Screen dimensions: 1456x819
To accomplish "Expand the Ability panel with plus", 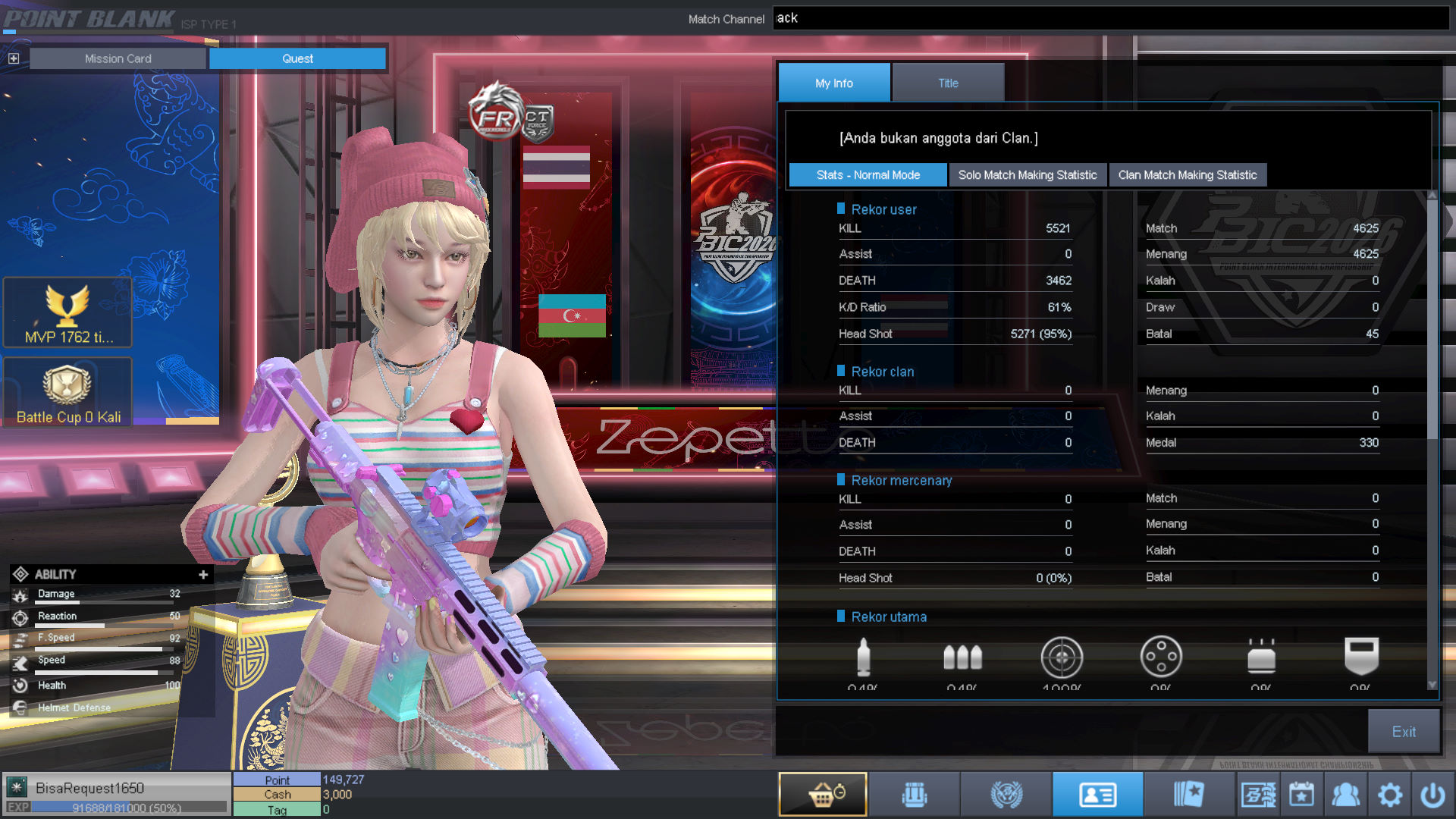I will [x=203, y=575].
